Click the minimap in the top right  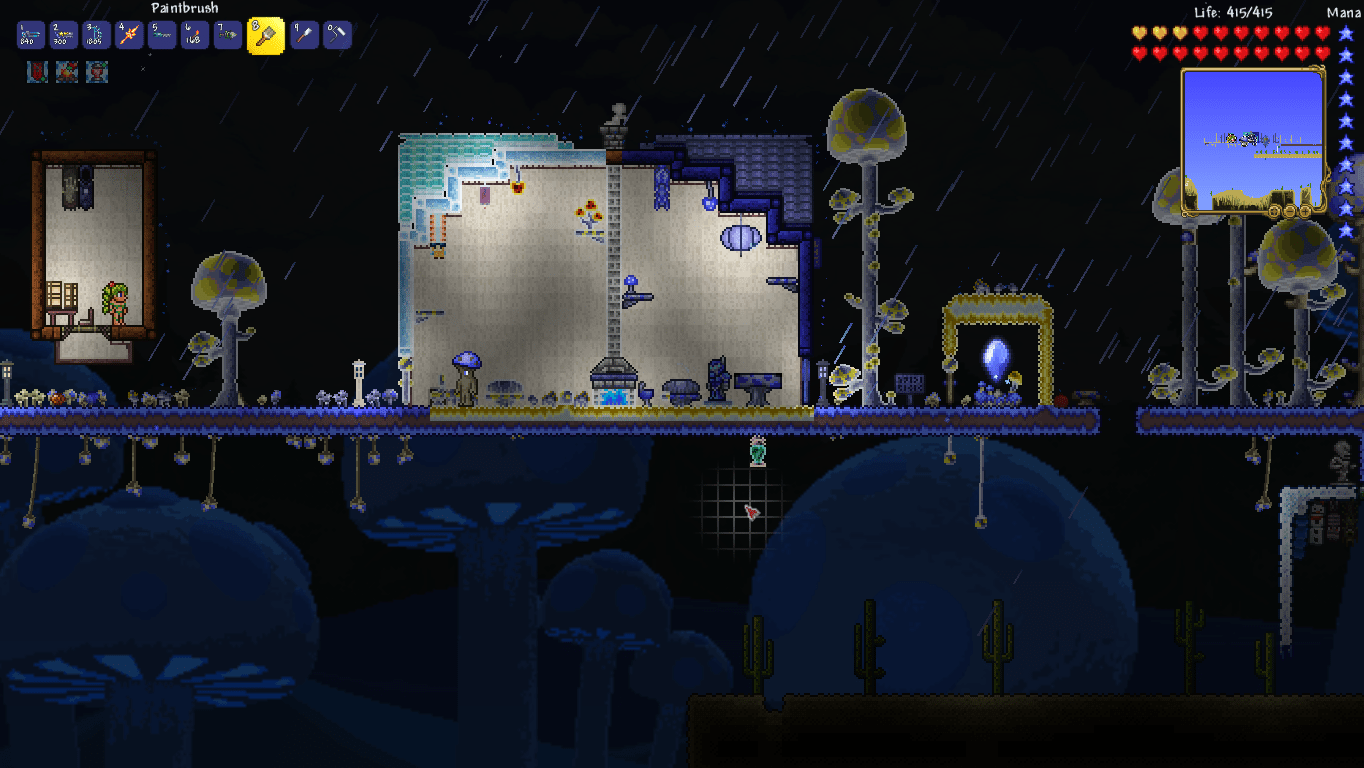(1253, 140)
